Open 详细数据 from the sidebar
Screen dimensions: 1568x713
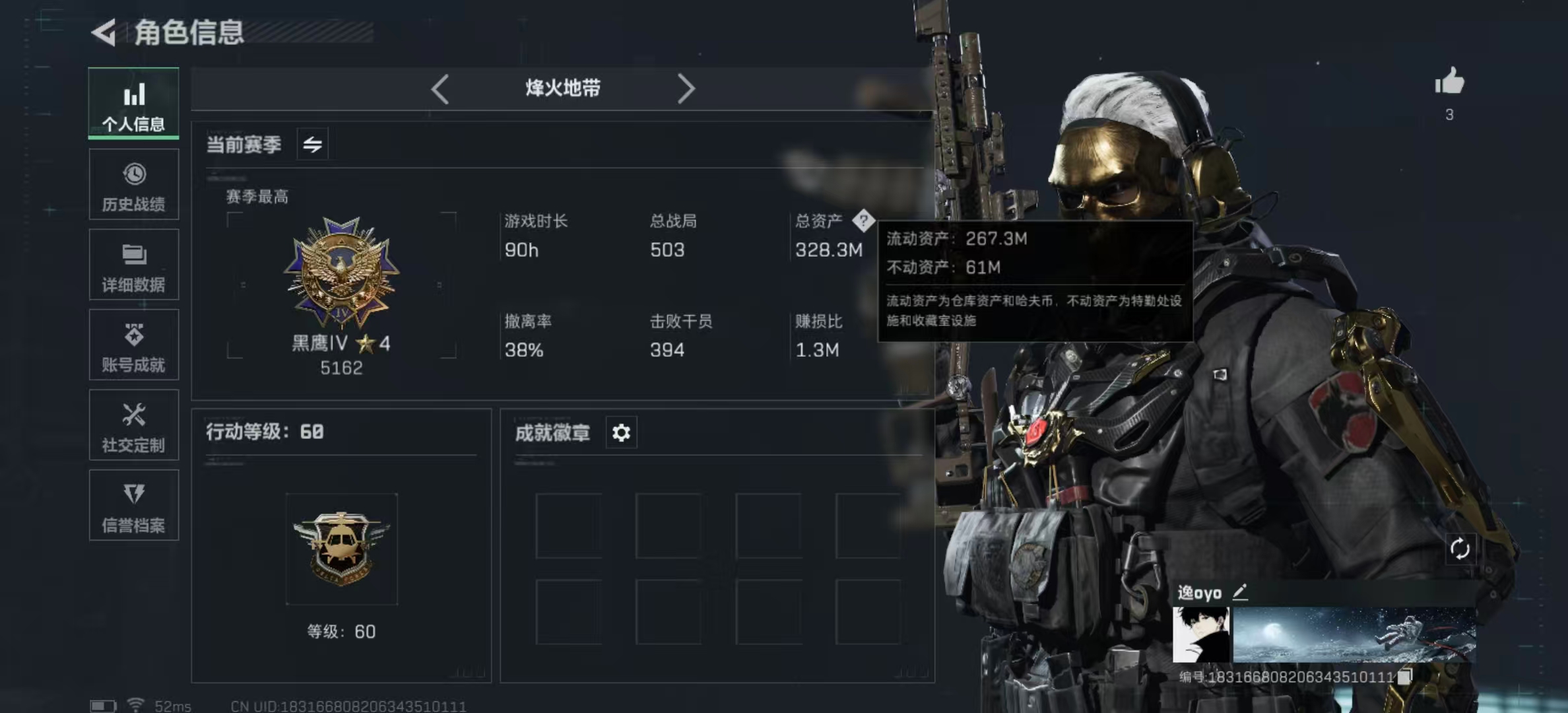point(134,265)
